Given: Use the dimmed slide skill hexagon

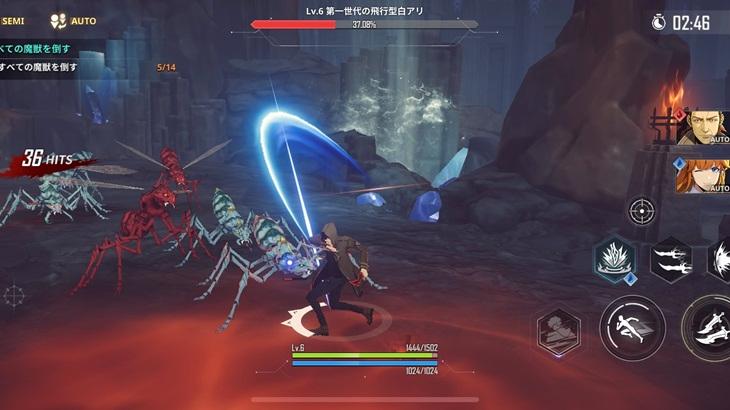Looking at the screenshot, I should [559, 330].
